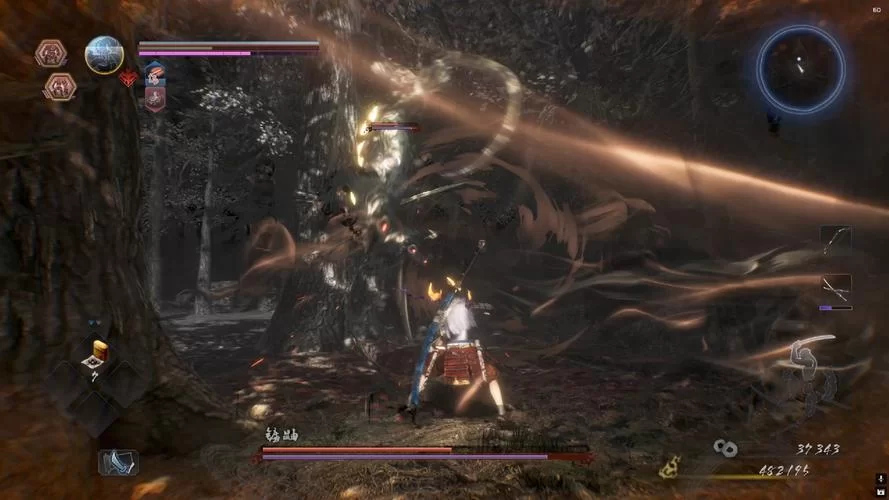Viewport: 889px width, 500px height.
Task: Select the upper hexagonal yokai ability icon
Action: click(50, 53)
